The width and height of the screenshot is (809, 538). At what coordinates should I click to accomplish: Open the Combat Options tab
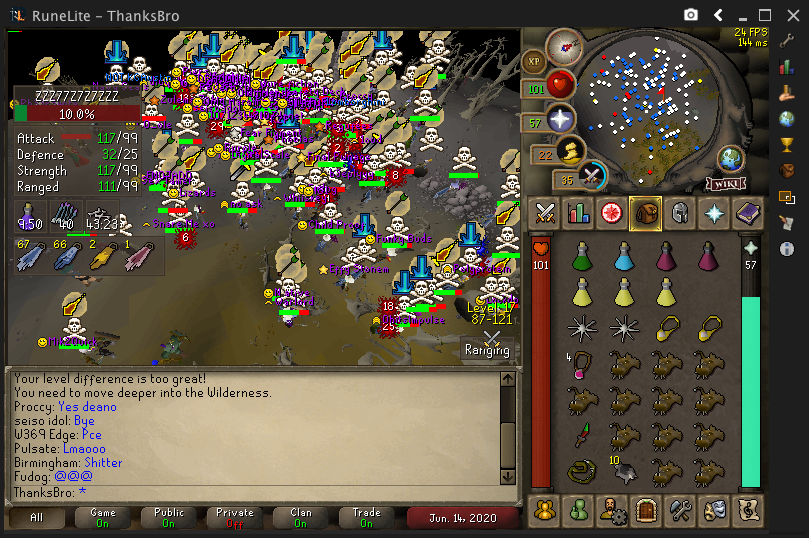545,212
